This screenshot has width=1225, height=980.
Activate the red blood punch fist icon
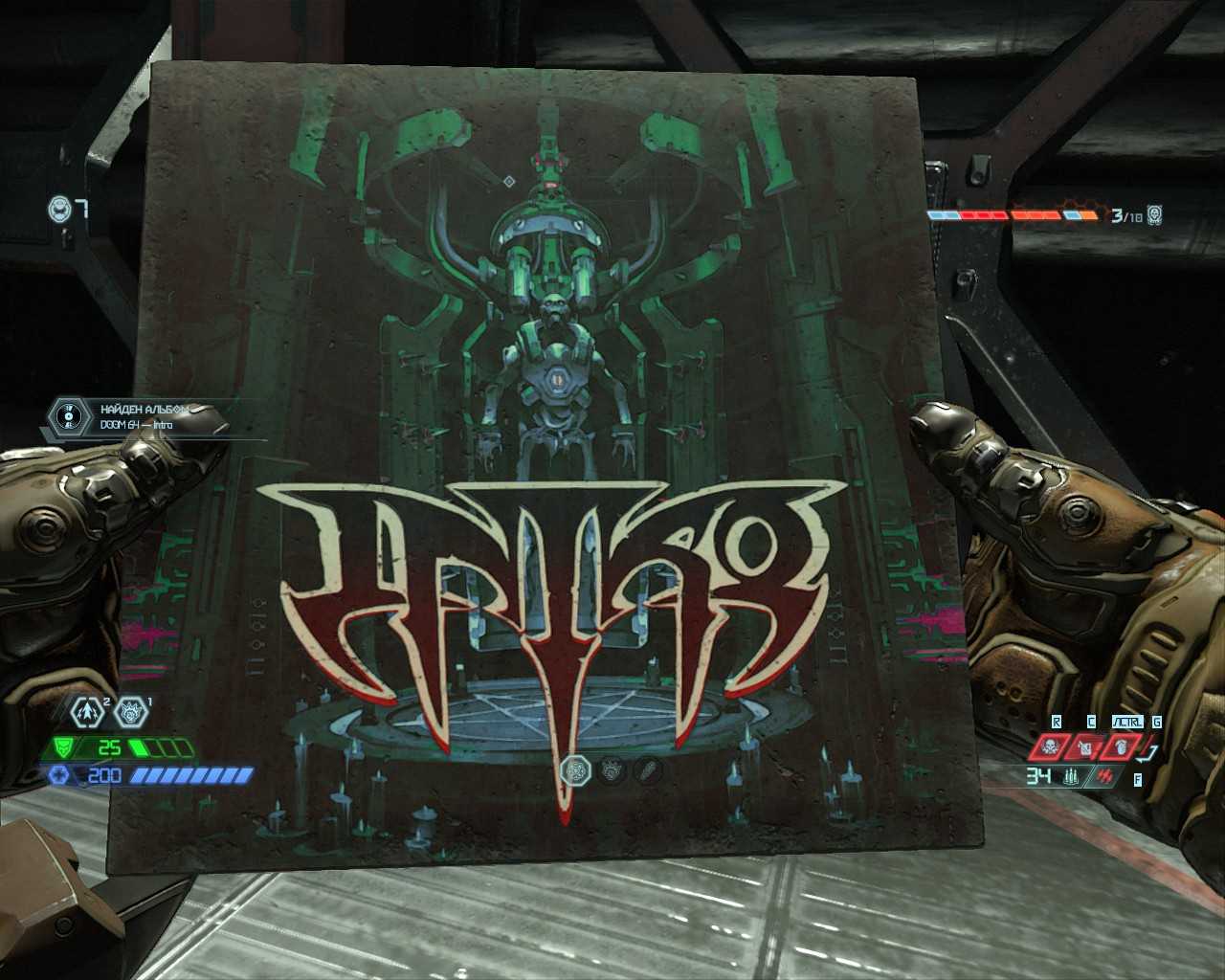[1123, 746]
